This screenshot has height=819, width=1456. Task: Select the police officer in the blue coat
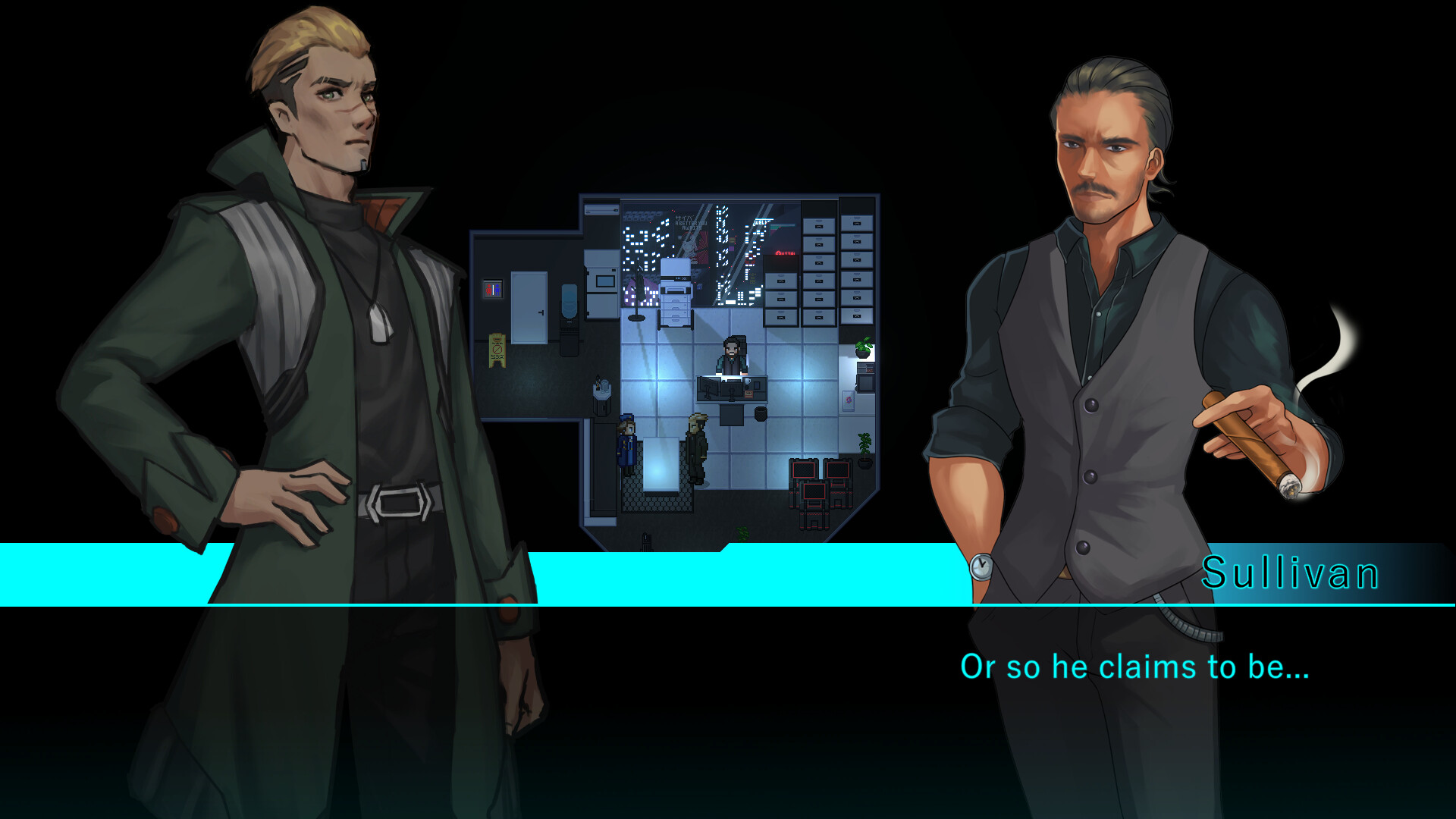628,442
